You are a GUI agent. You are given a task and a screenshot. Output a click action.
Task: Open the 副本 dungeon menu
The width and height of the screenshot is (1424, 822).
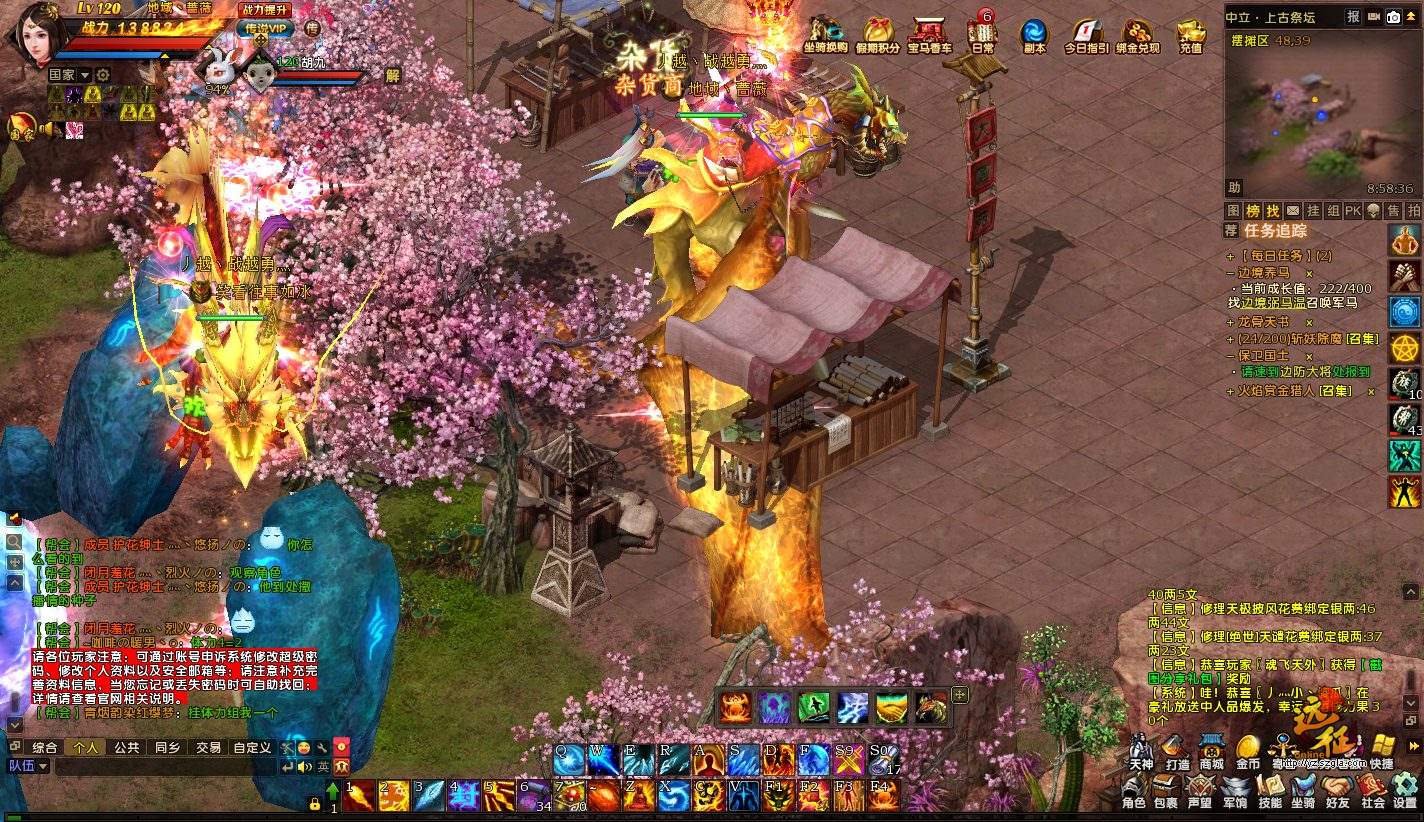click(1034, 35)
